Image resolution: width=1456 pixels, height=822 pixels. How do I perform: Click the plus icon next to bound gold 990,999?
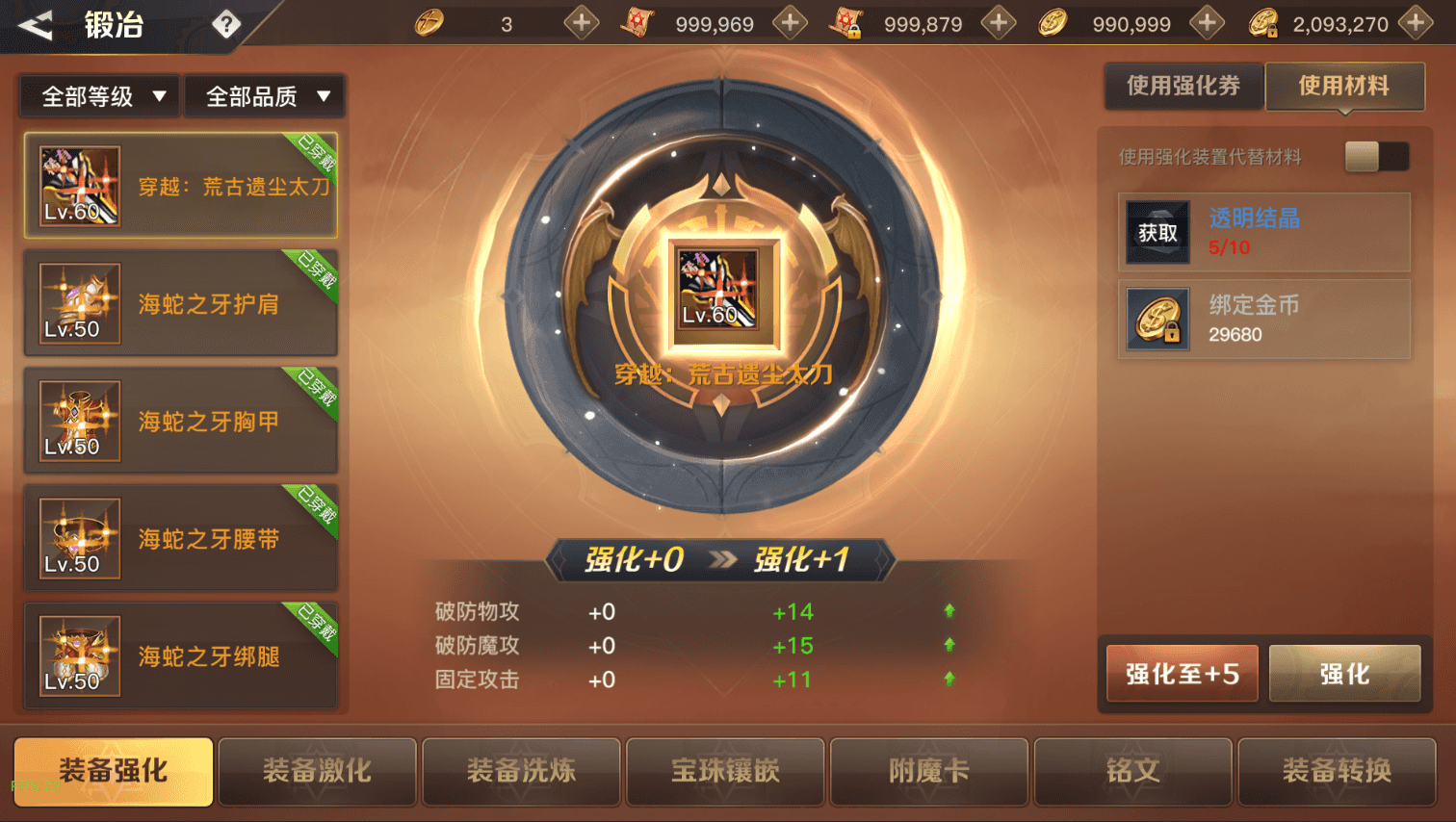pyautogui.click(x=1207, y=23)
